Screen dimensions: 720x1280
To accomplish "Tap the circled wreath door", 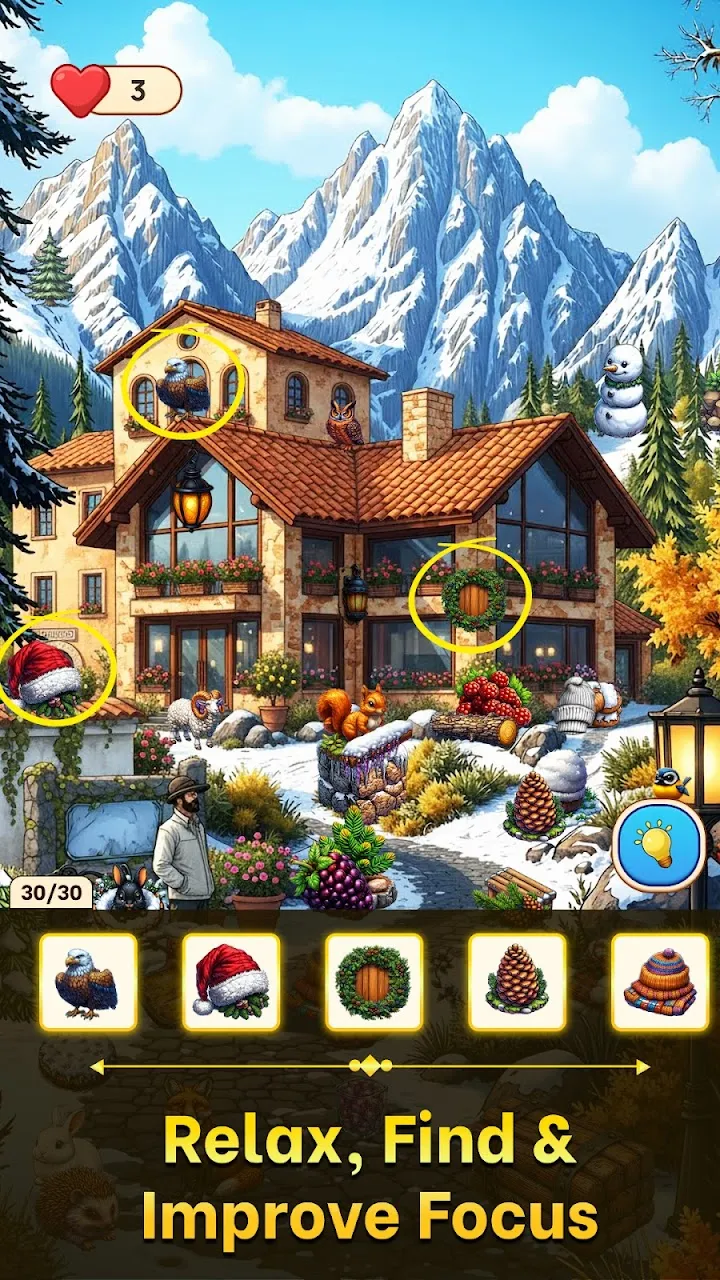I will (473, 599).
